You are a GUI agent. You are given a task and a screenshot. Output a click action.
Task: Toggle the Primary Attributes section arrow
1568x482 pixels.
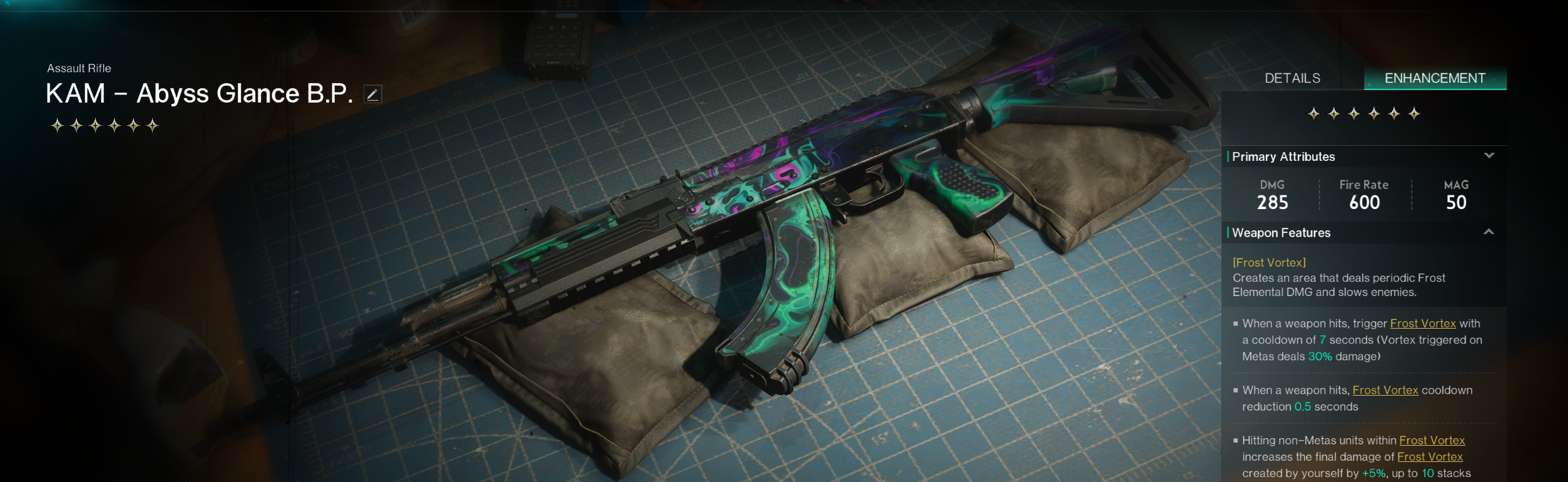1489,156
